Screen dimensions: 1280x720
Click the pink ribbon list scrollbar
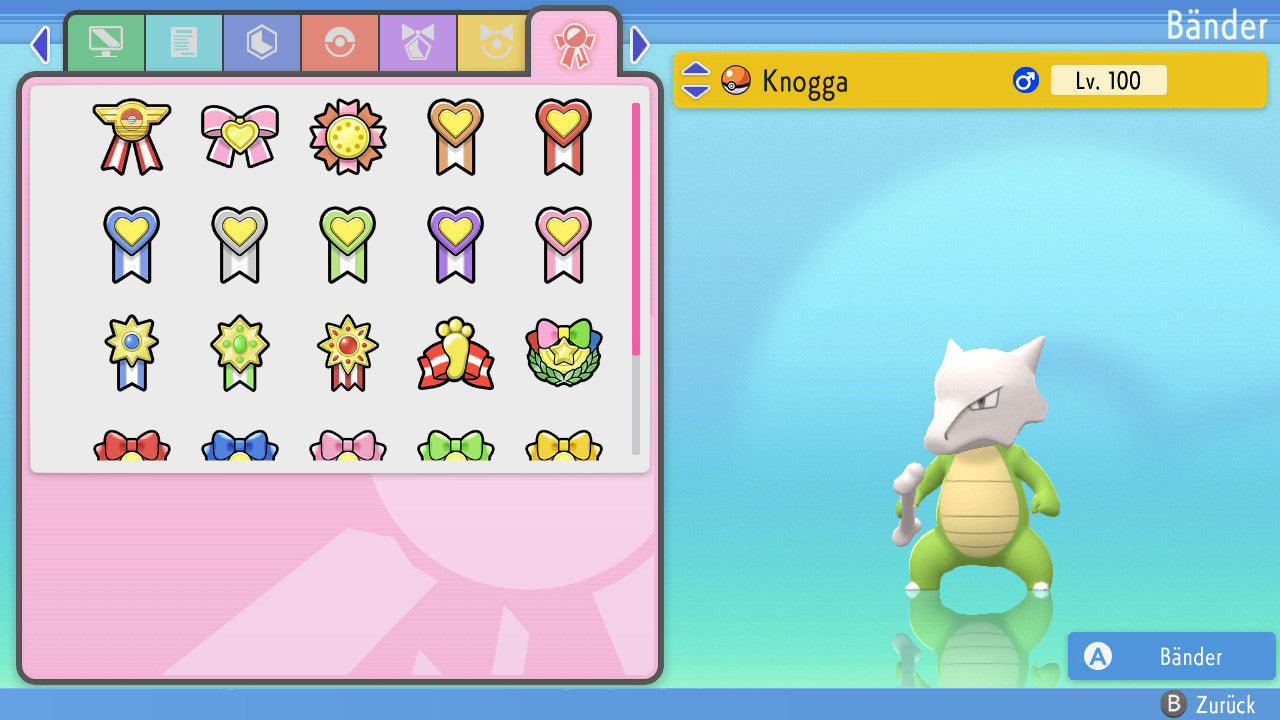coord(636,228)
